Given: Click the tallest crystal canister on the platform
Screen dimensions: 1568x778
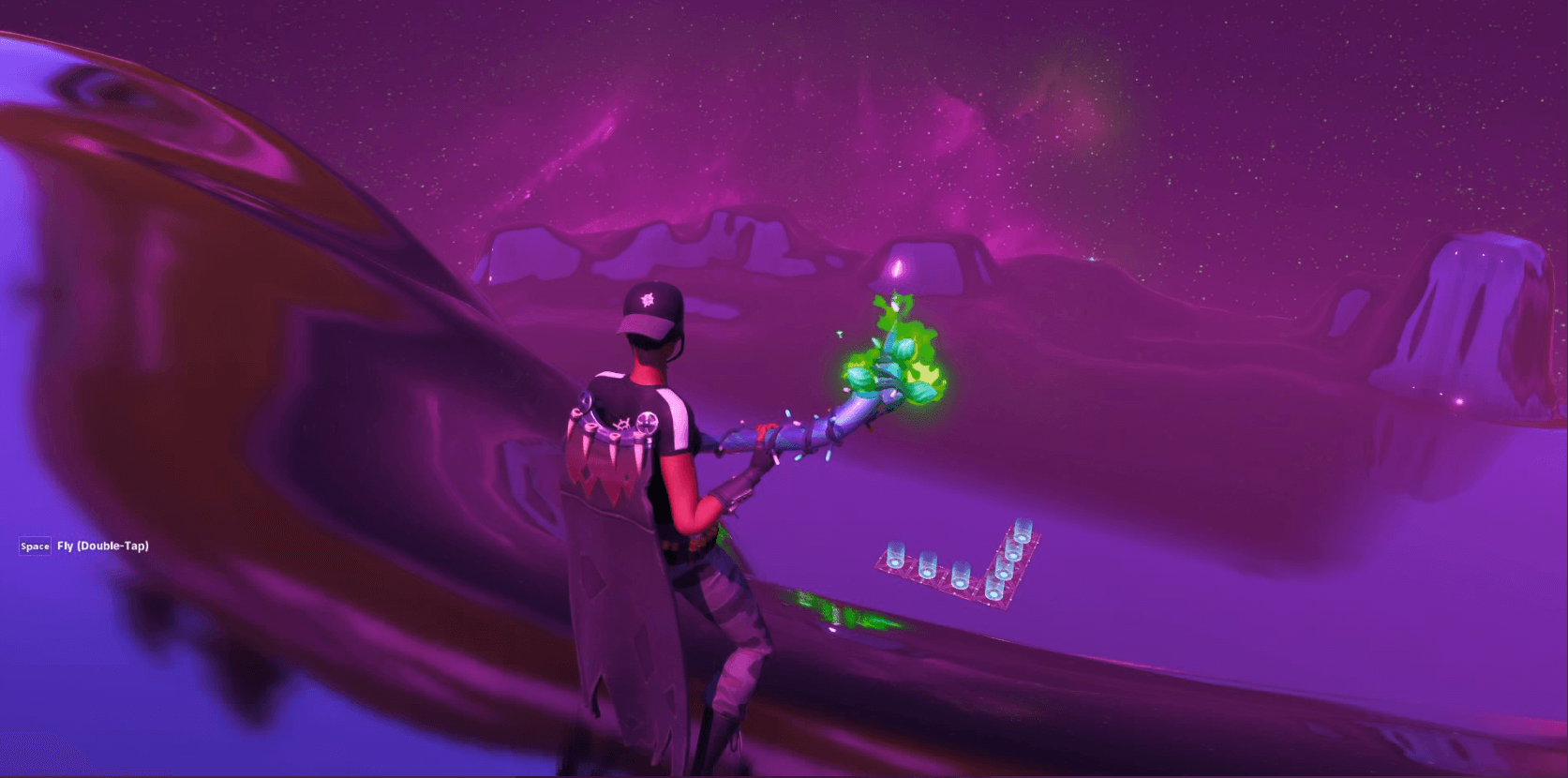Looking at the screenshot, I should point(1023,531).
